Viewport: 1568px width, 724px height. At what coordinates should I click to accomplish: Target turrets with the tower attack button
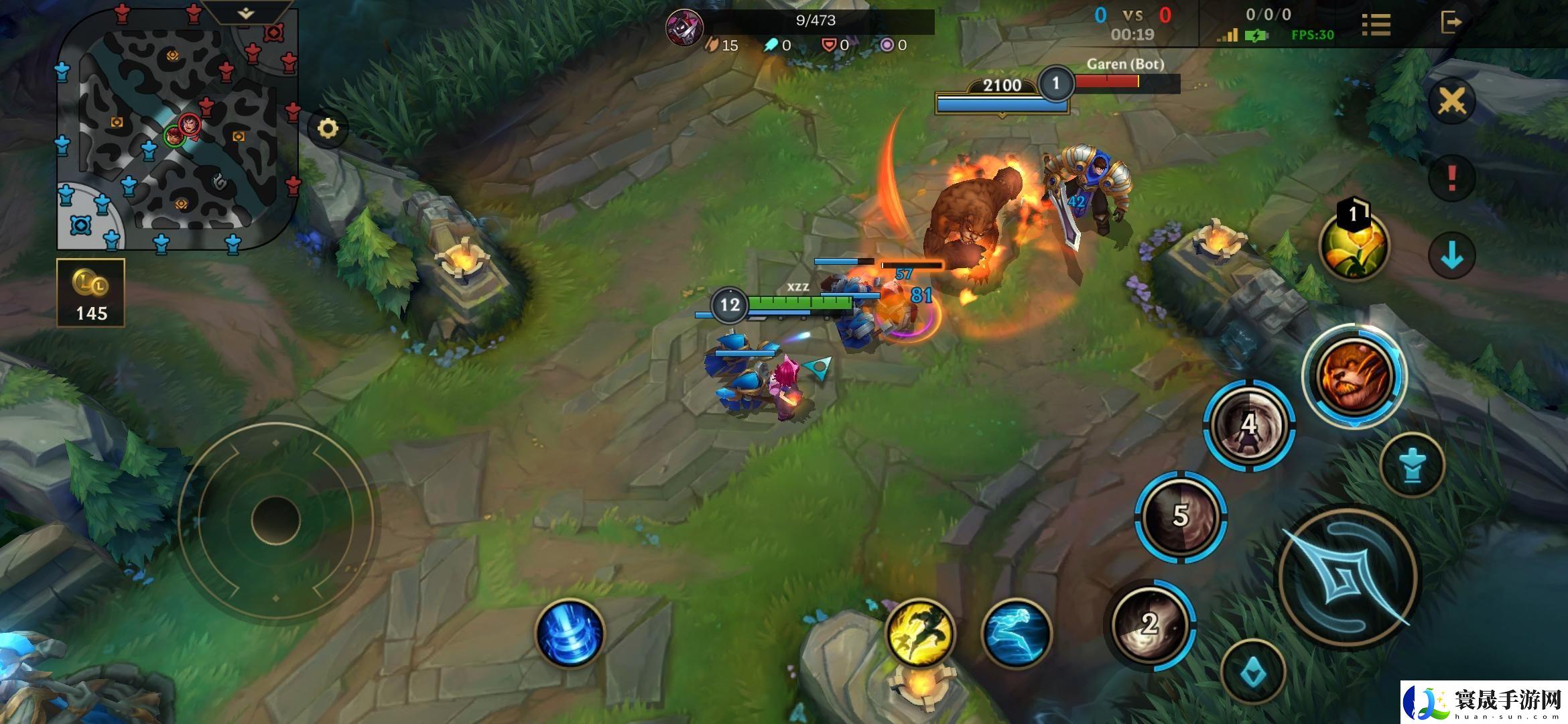(x=1412, y=465)
